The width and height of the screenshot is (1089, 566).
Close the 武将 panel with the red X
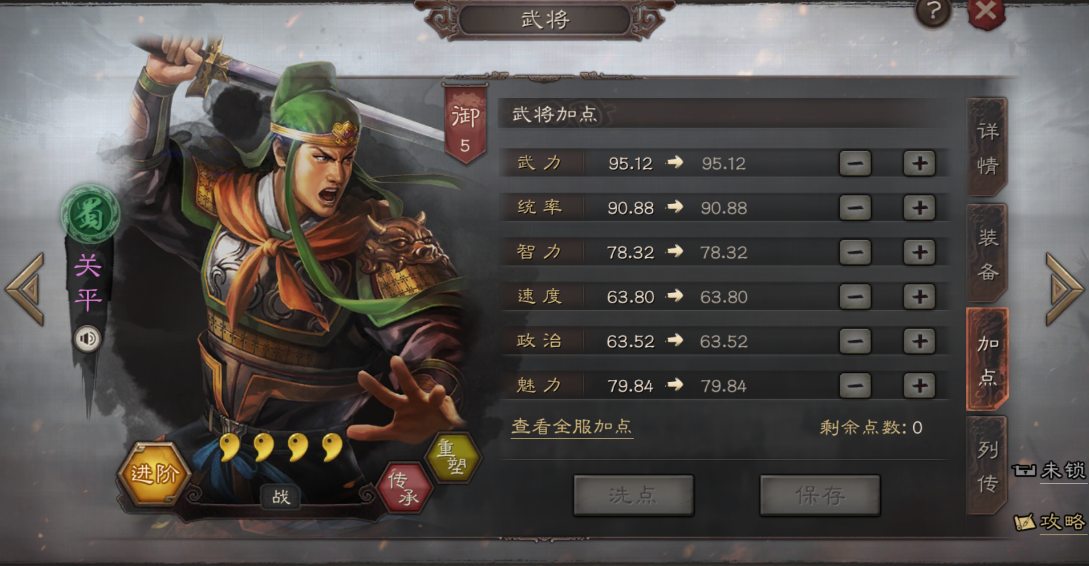[985, 12]
